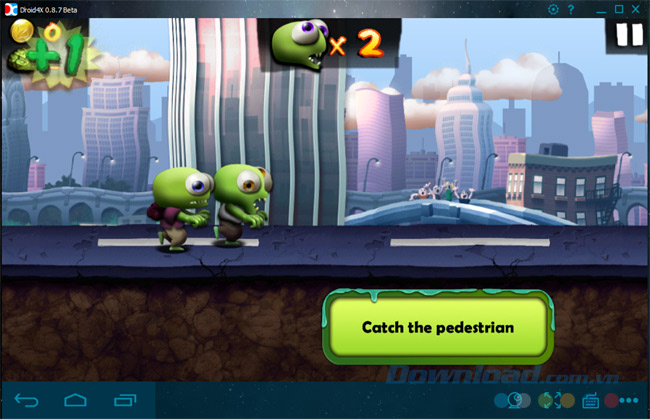Tap the Android home button

click(76, 401)
